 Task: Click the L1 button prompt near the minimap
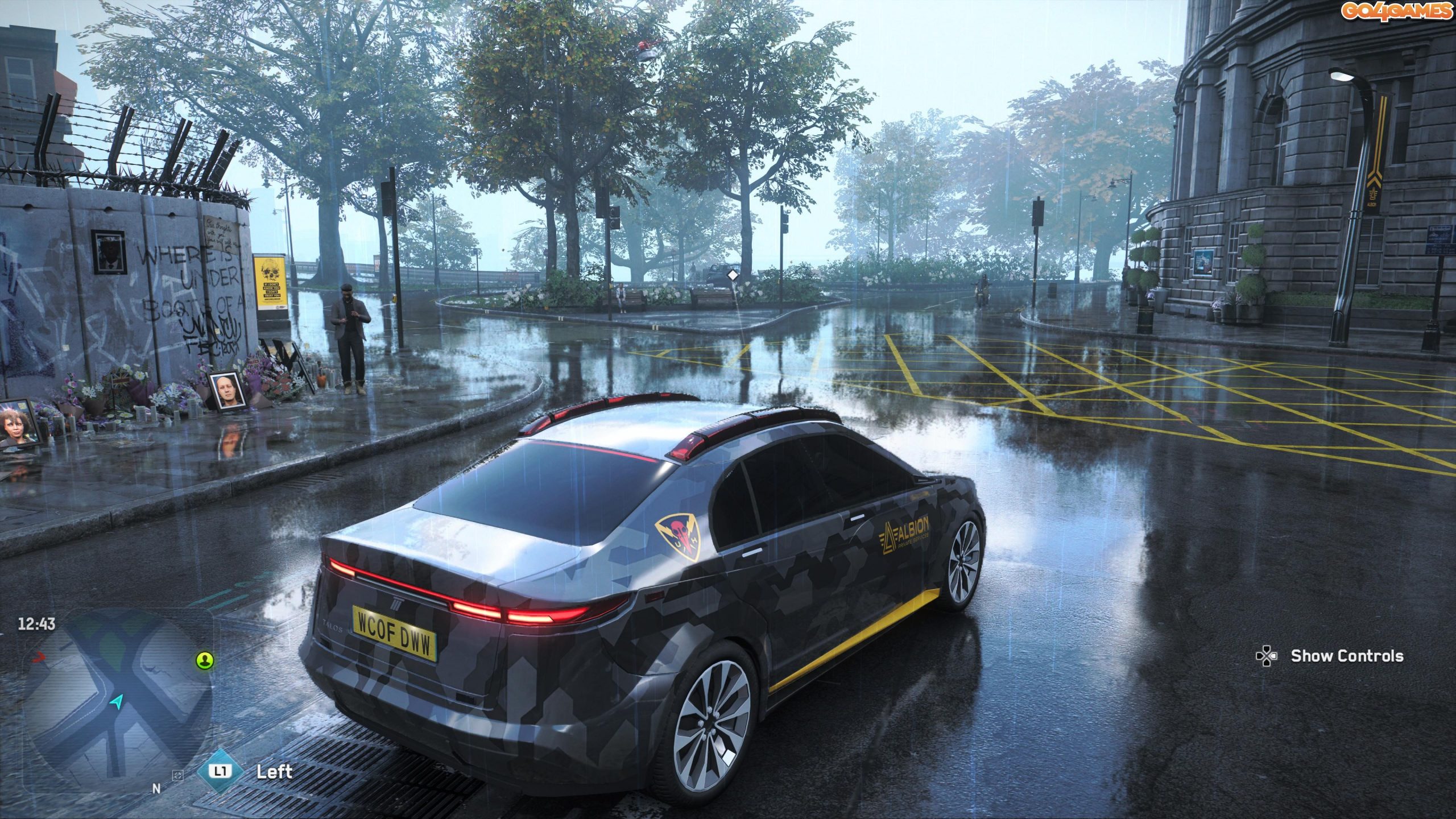click(221, 771)
